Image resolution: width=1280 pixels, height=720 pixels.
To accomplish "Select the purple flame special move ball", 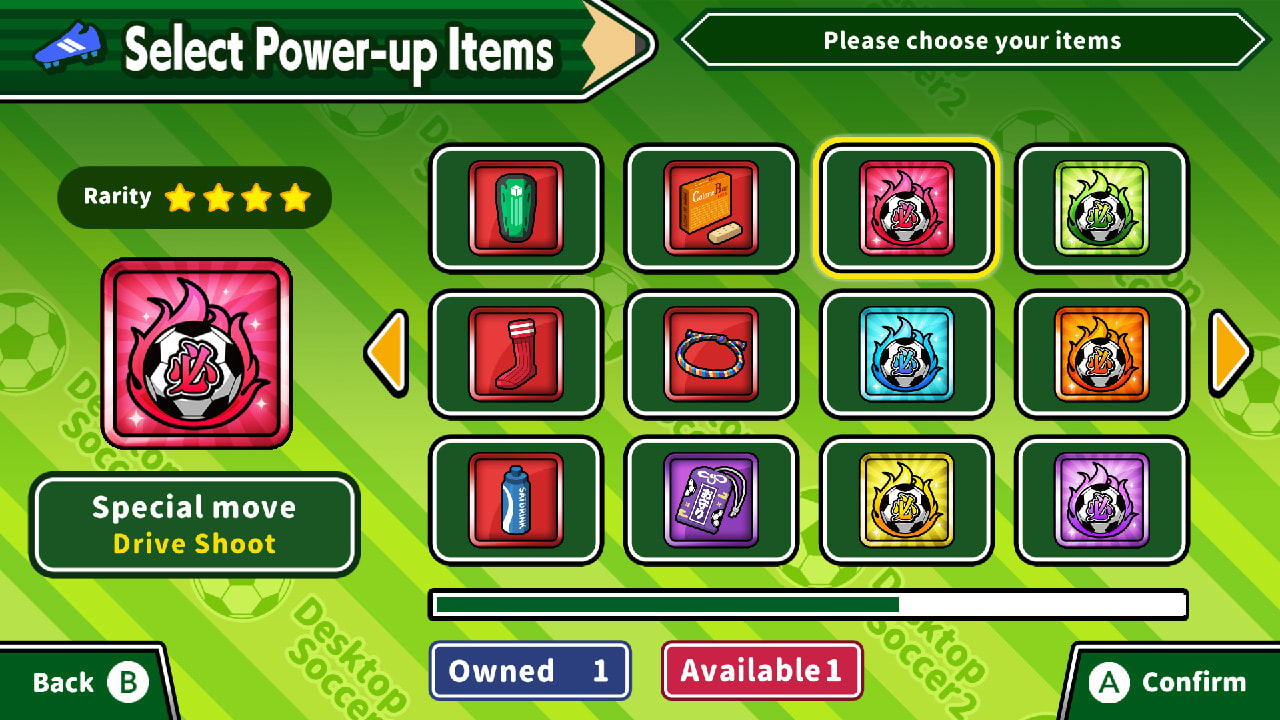I will 1100,503.
